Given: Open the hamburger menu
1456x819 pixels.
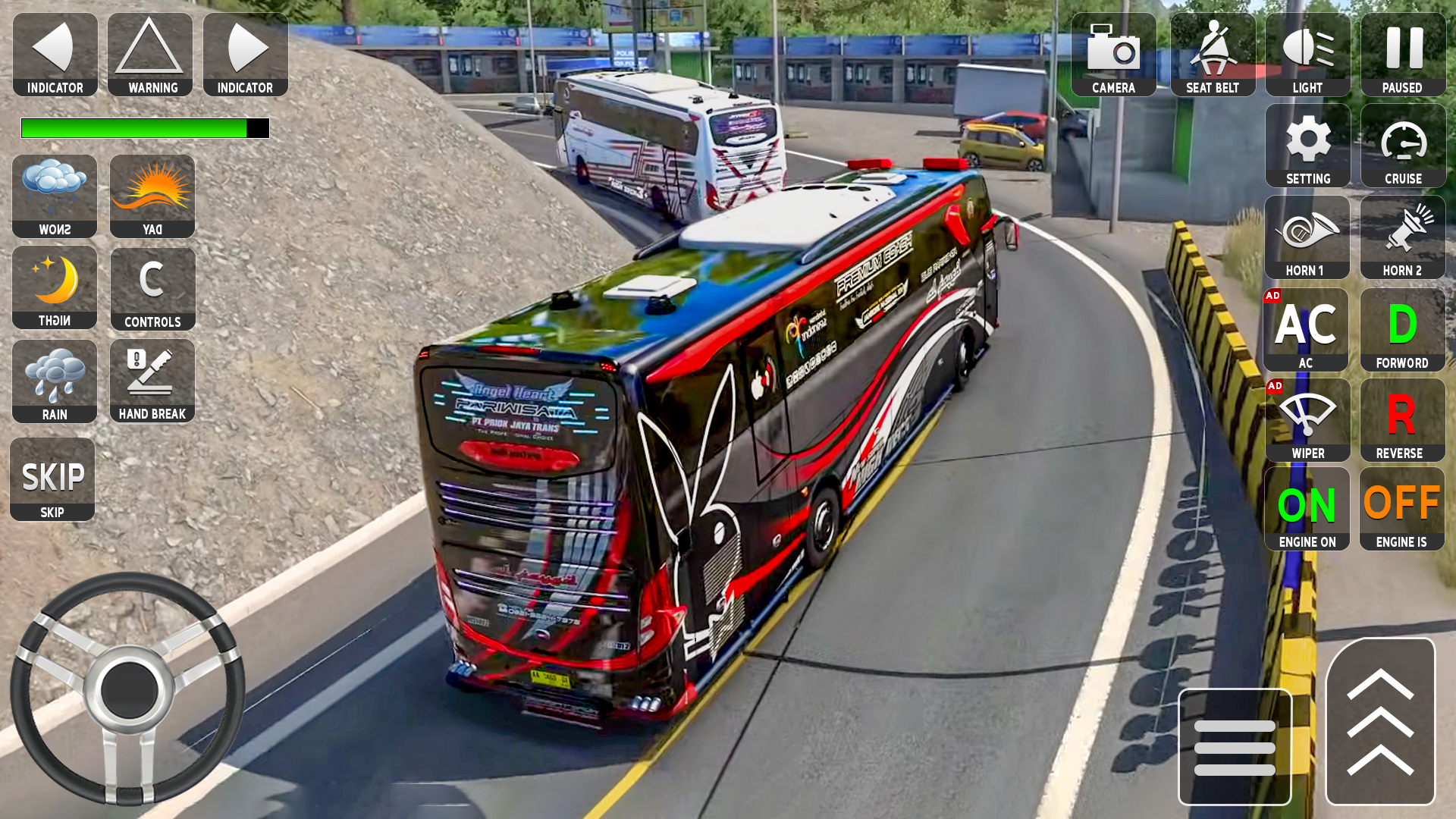Looking at the screenshot, I should click(1232, 745).
